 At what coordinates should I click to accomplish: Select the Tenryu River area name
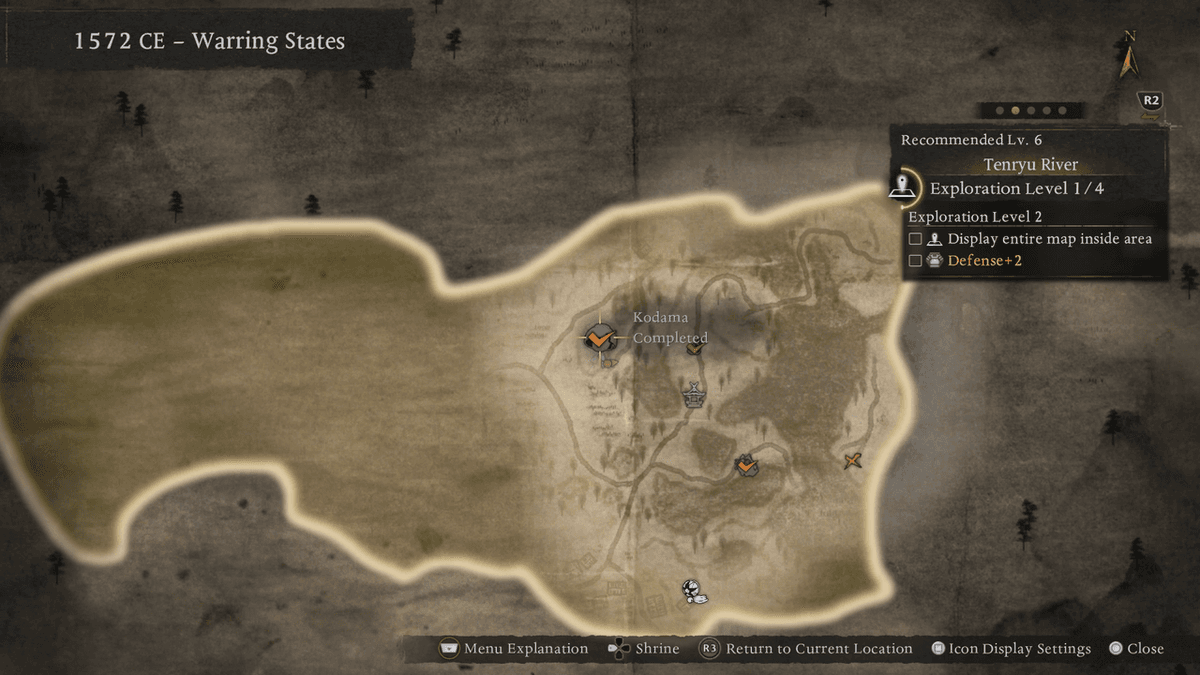coord(1030,165)
